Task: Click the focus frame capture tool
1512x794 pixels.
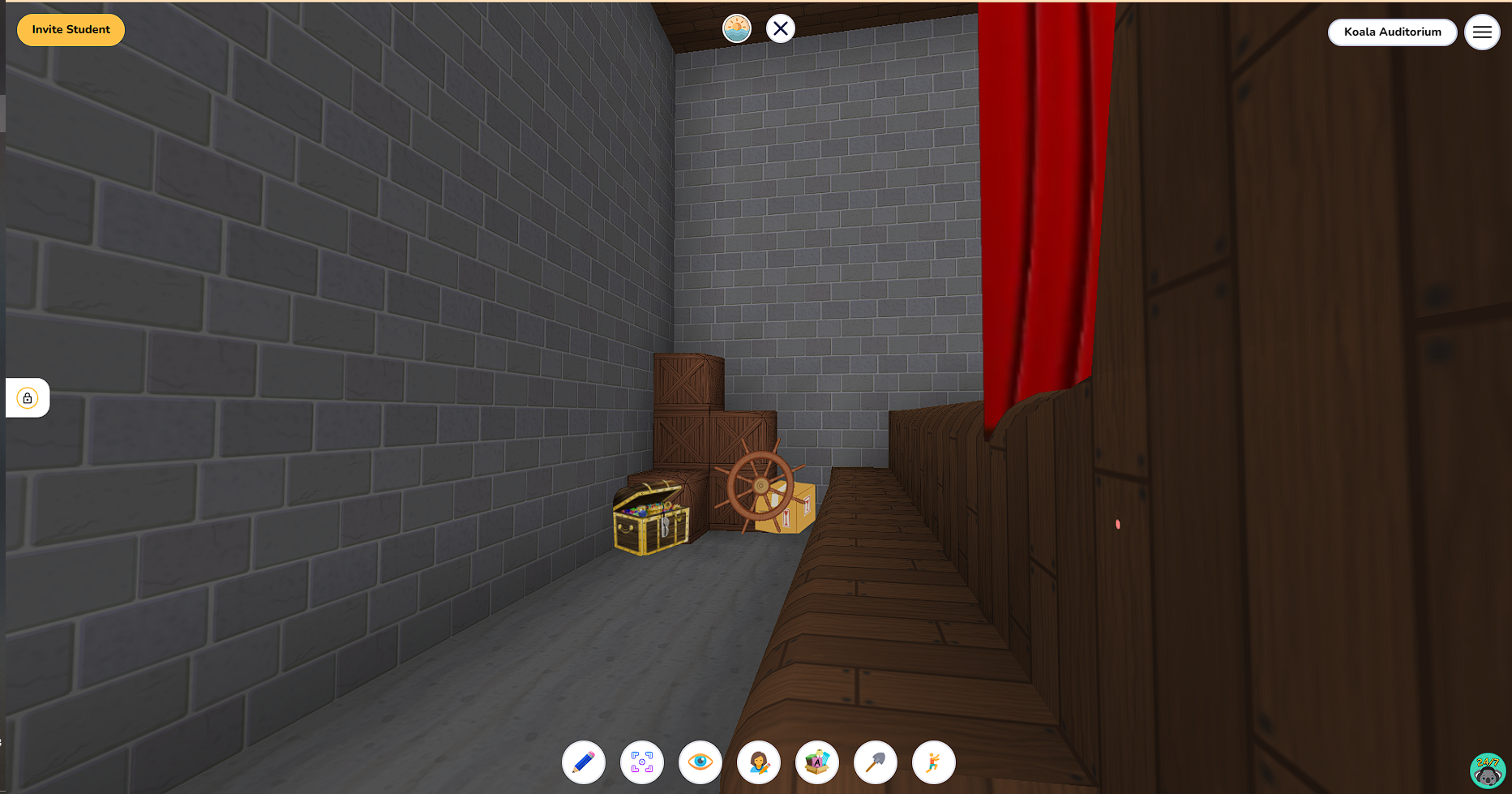Action: coord(642,762)
